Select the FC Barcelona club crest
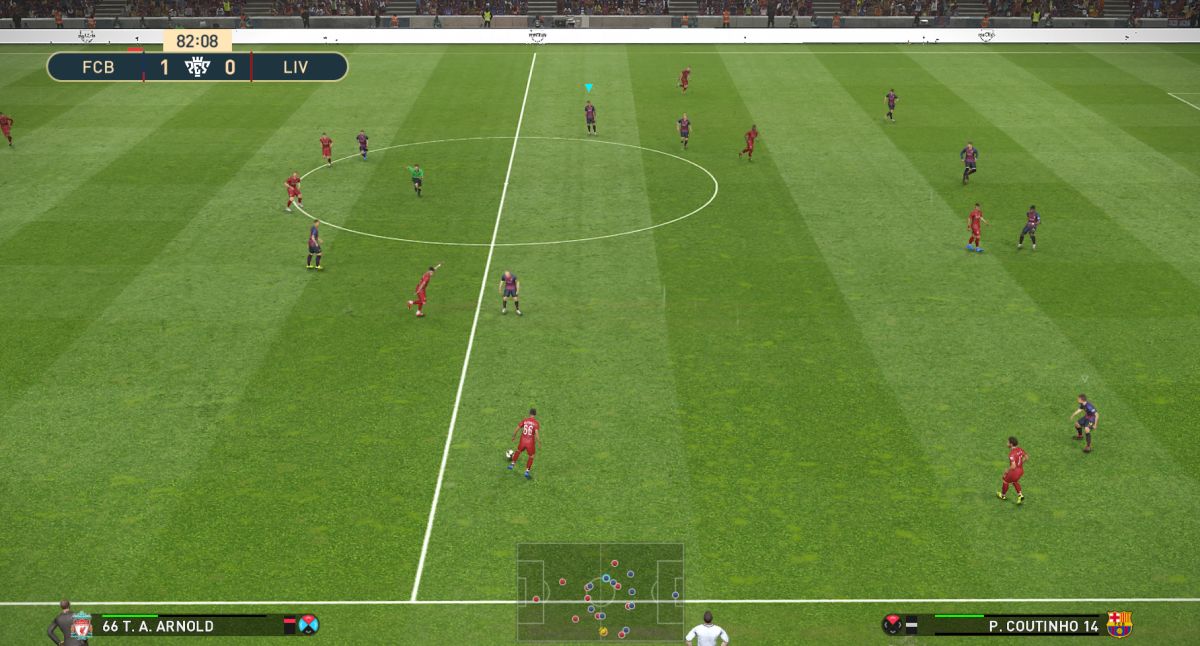This screenshot has height=646, width=1200. pyautogui.click(x=1119, y=625)
